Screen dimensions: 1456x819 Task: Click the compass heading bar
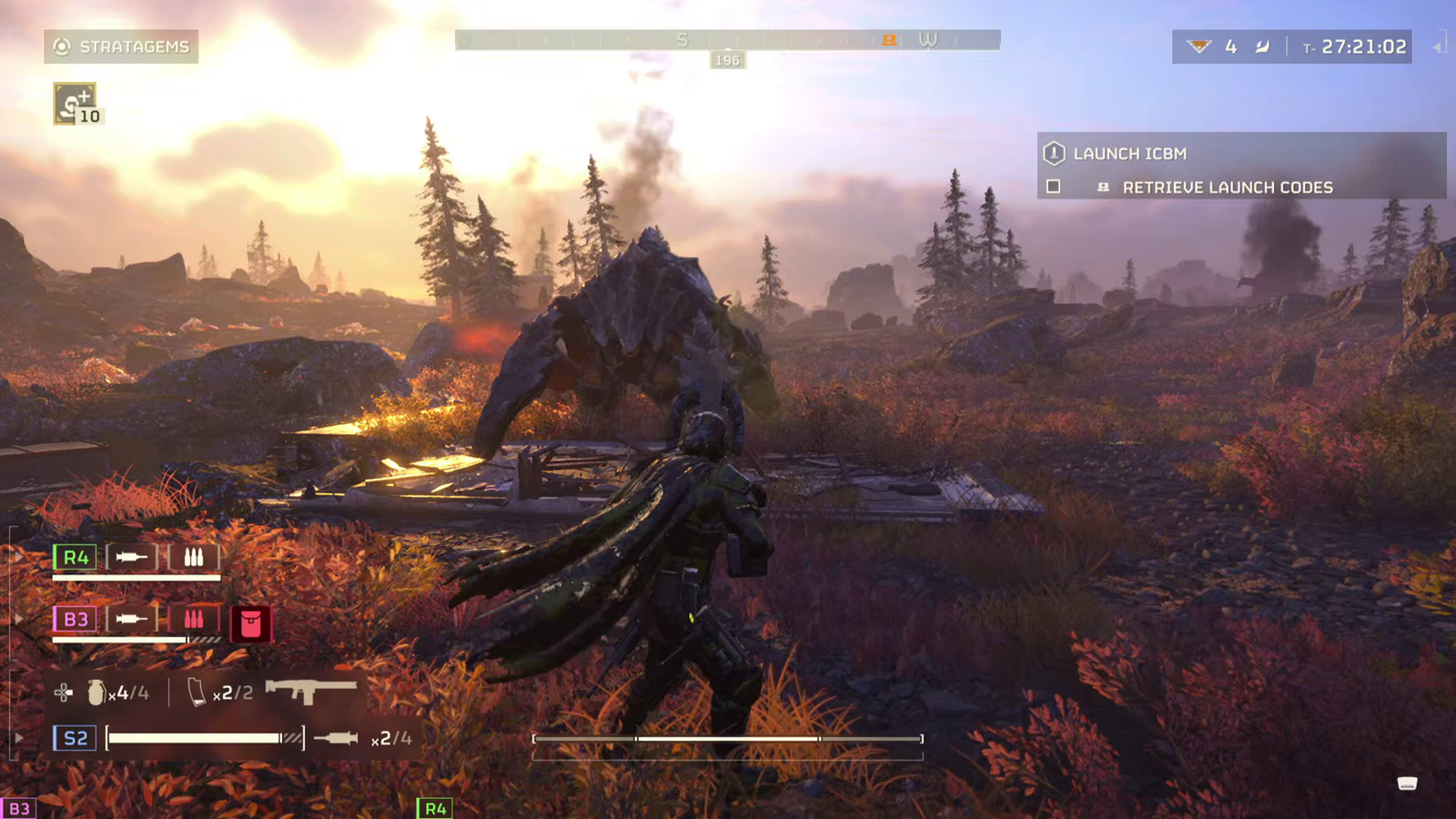point(727,40)
